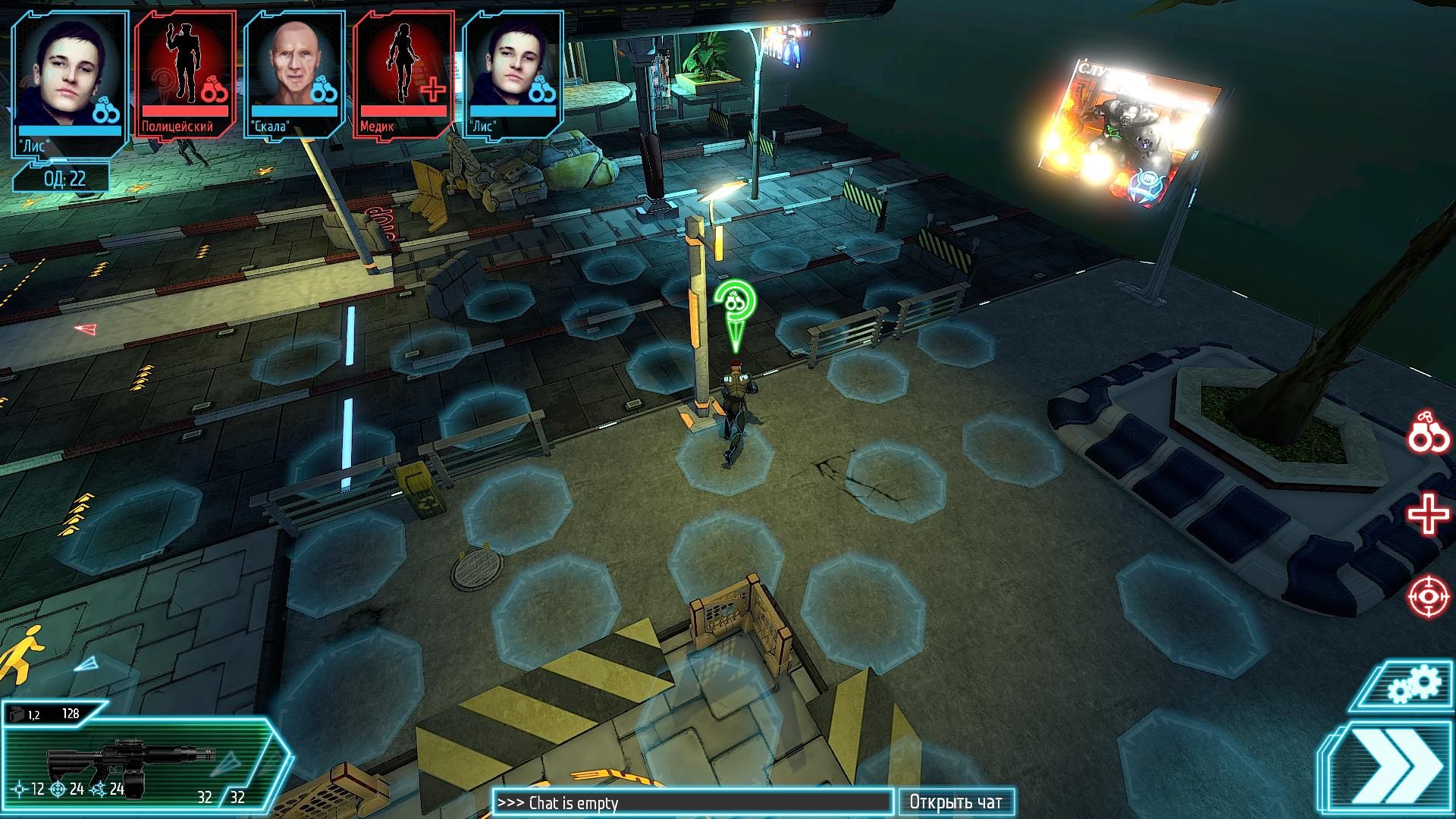Viewport: 1456px width, 819px height.
Task: Click the green handcuffs marker above the unit
Action: (734, 304)
